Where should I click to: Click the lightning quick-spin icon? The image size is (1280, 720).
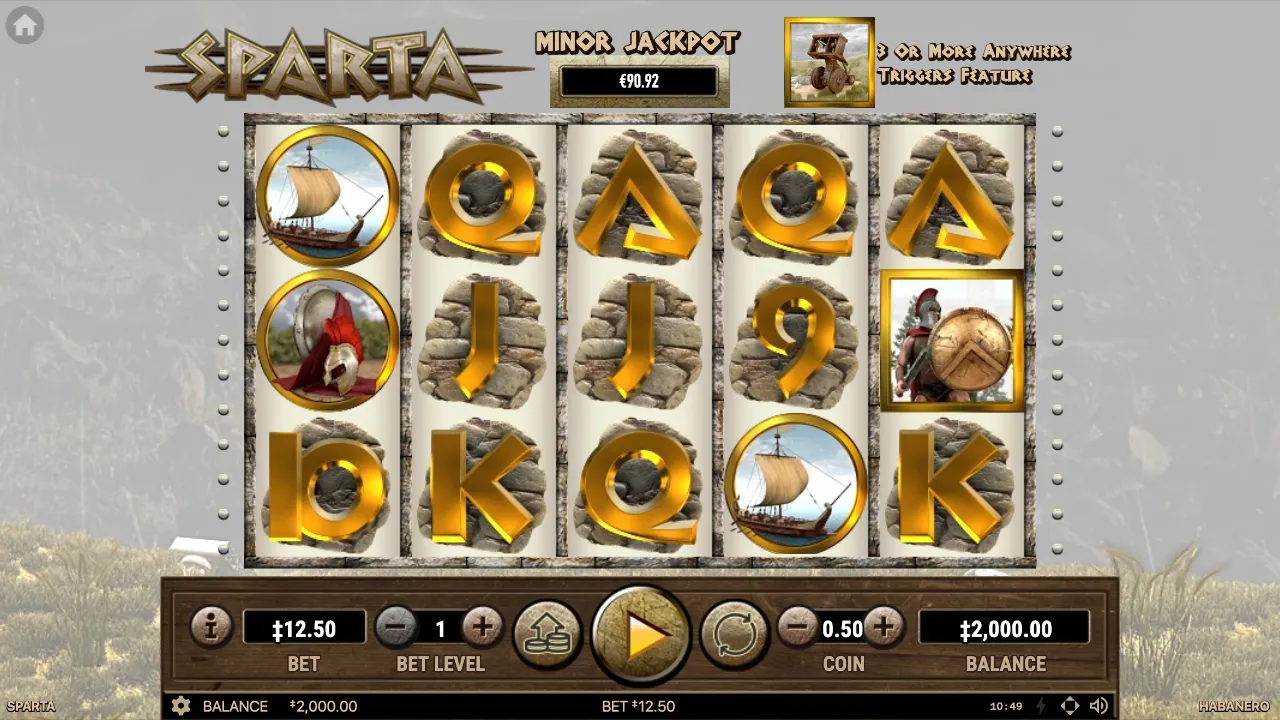point(1041,706)
